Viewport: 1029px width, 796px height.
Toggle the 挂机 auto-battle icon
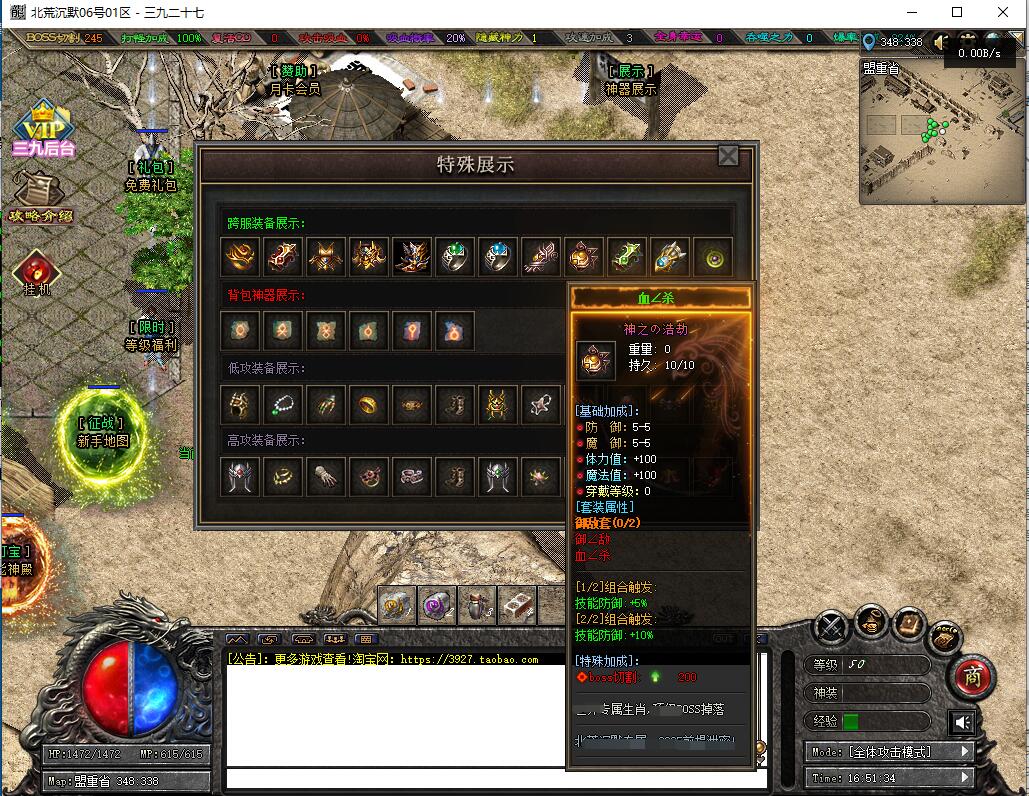37,270
